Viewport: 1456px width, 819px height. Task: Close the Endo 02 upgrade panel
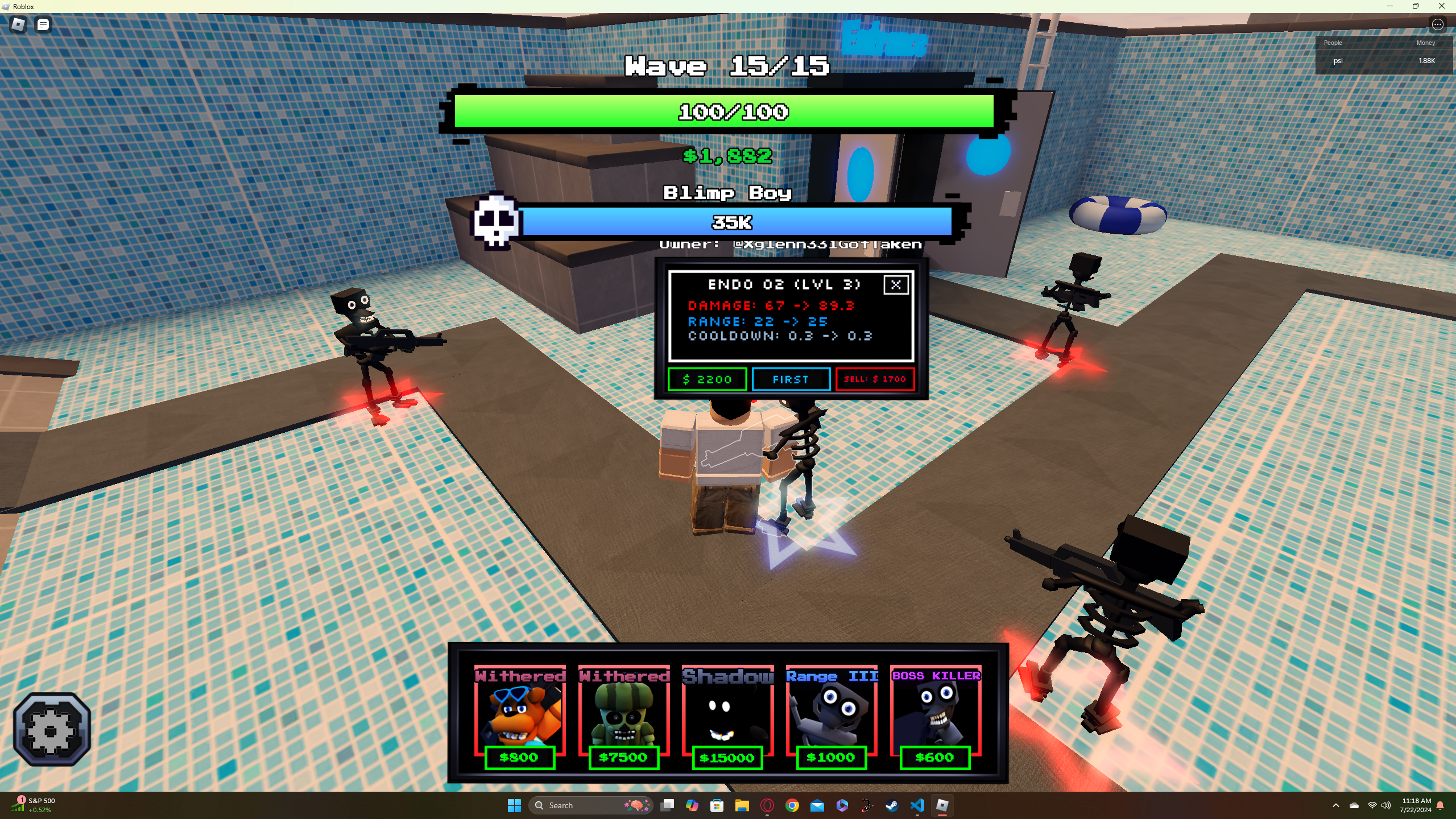[x=896, y=285]
